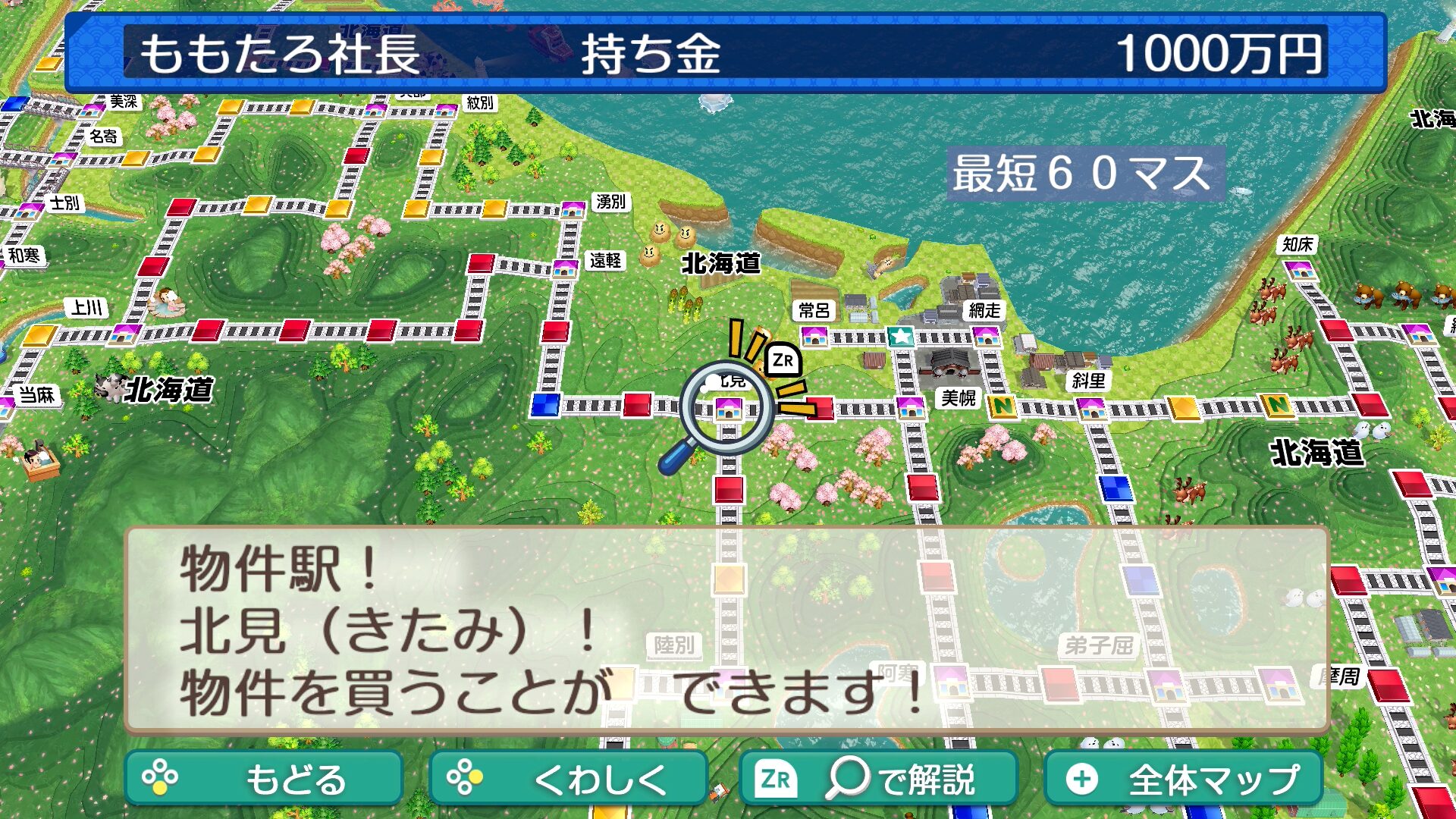This screenshot has height=819, width=1456.
Task: Select the 北見 property station under the magnifier
Action: (x=728, y=409)
